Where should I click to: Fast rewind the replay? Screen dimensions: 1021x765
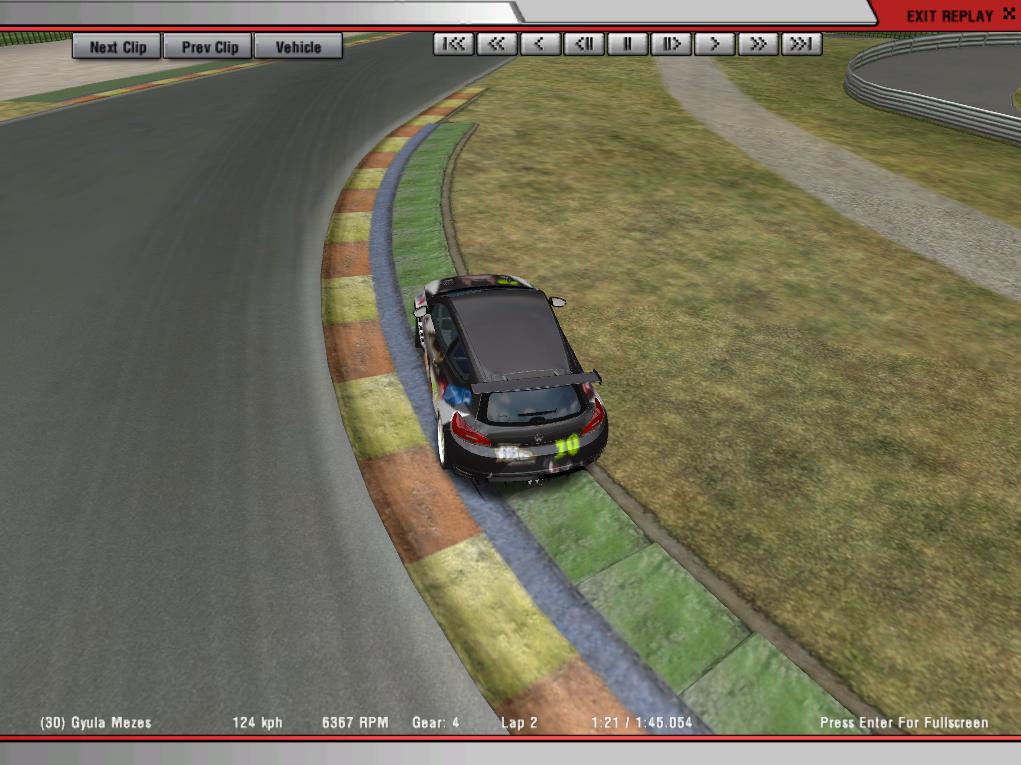(x=497, y=44)
